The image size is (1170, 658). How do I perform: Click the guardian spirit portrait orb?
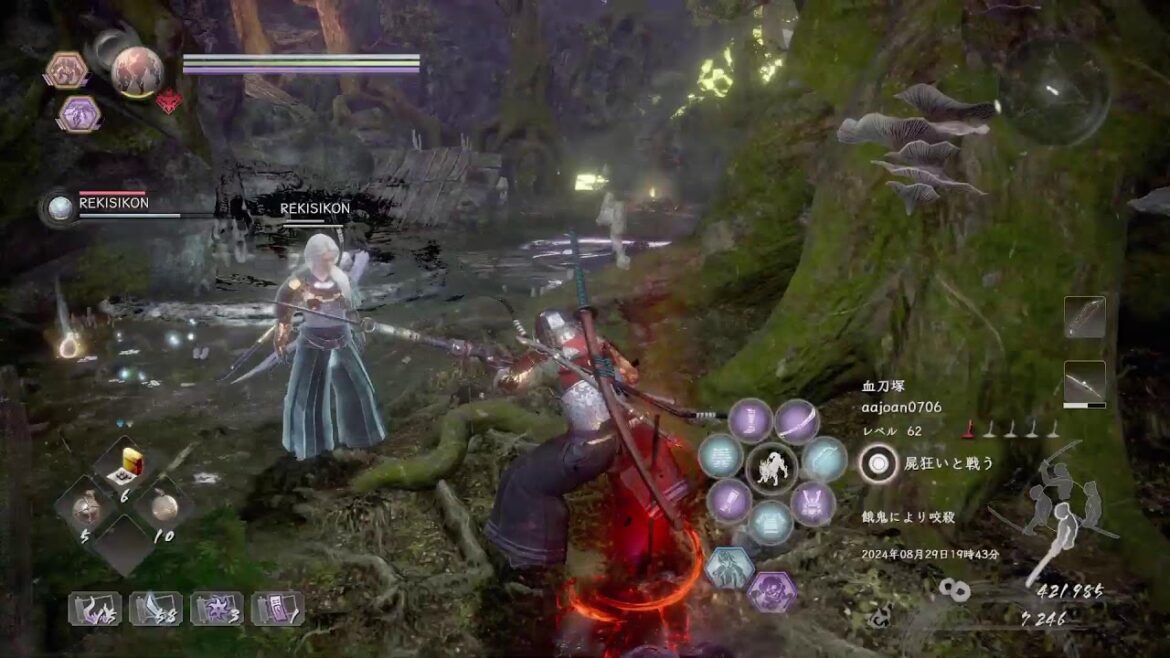137,70
